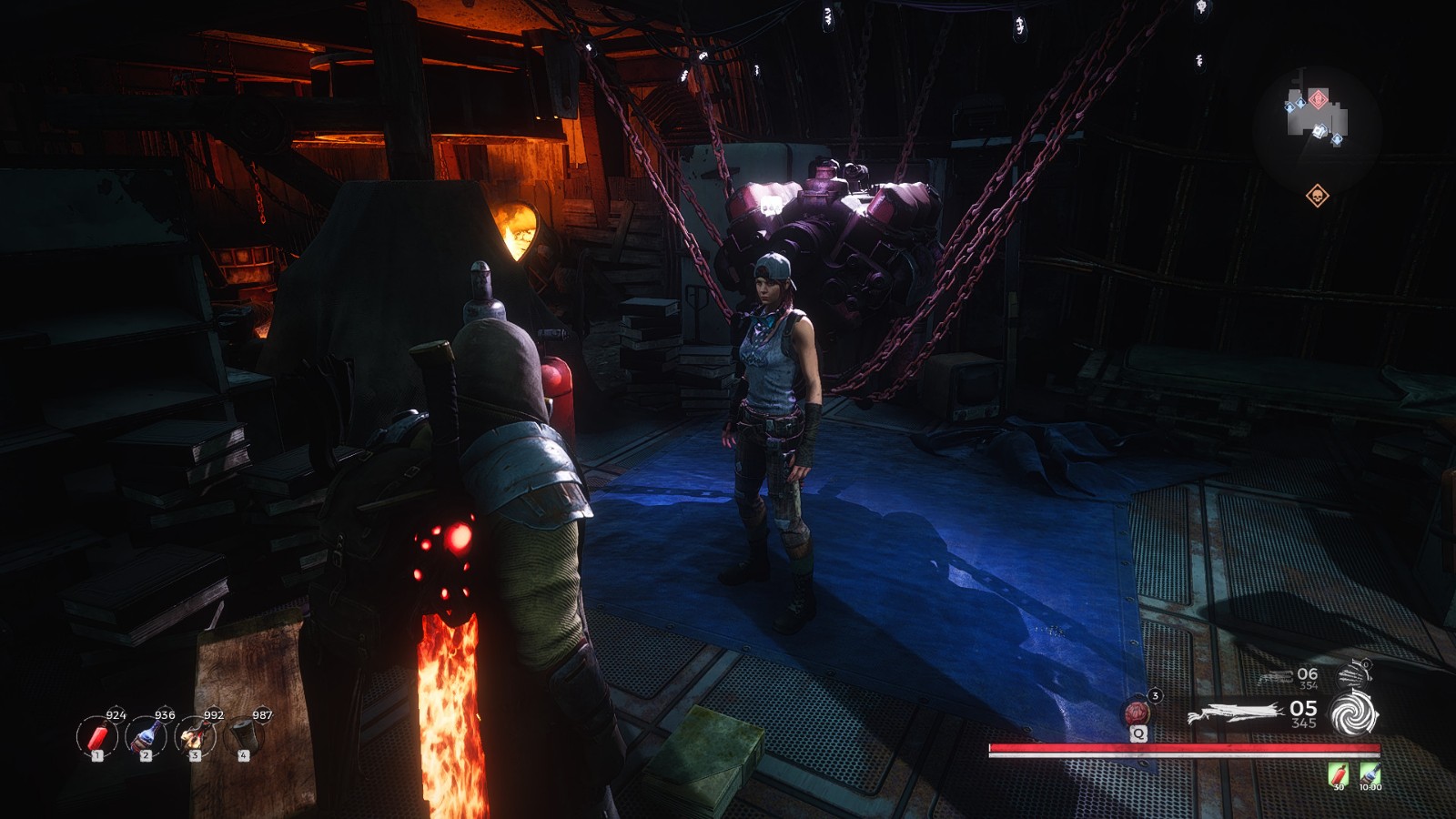This screenshot has width=1456, height=819.
Task: Click the red crystal marker on the minimap
Action: point(1318,98)
